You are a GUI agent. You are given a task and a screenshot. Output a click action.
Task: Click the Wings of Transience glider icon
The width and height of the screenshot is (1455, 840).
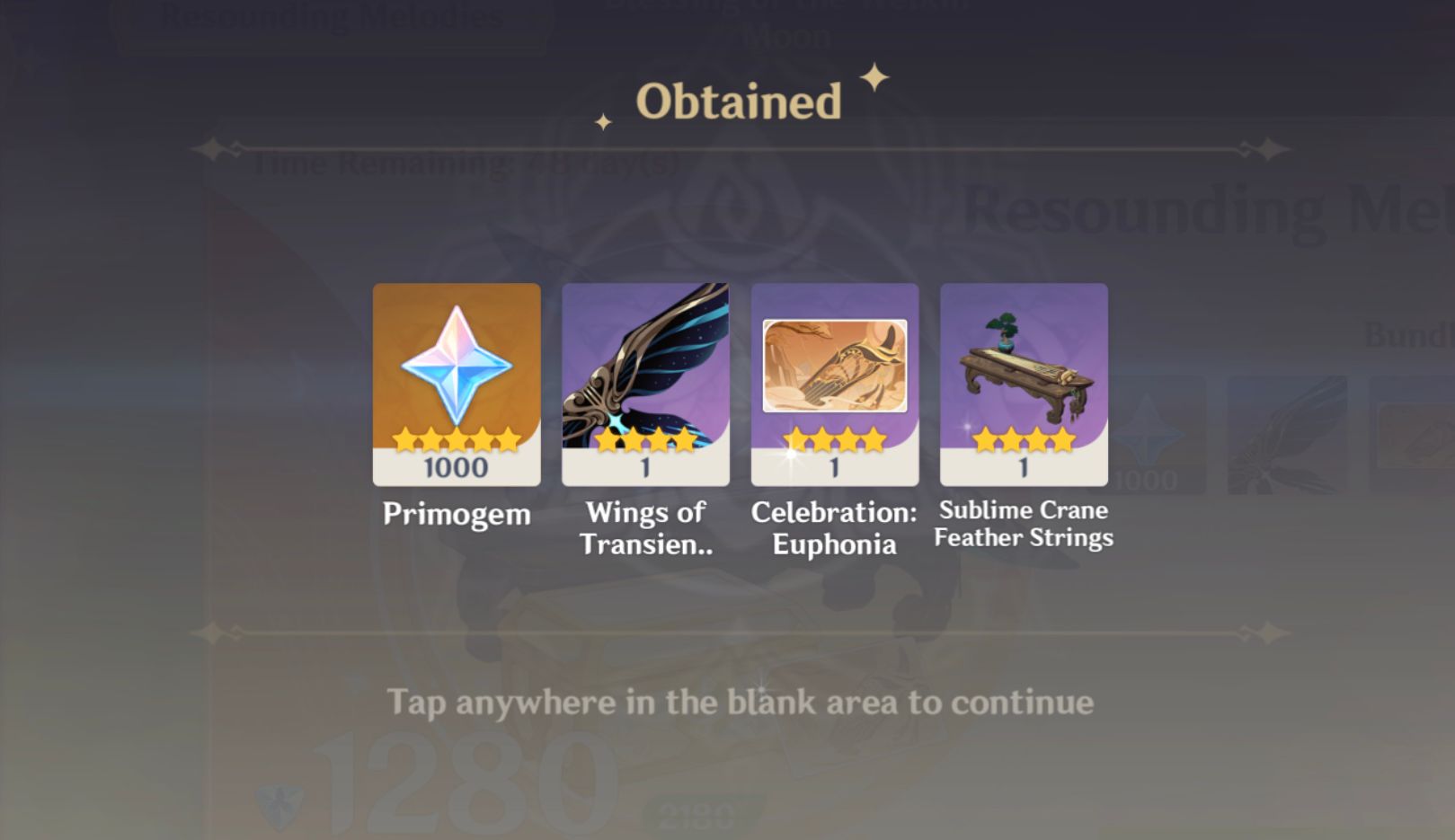point(645,385)
